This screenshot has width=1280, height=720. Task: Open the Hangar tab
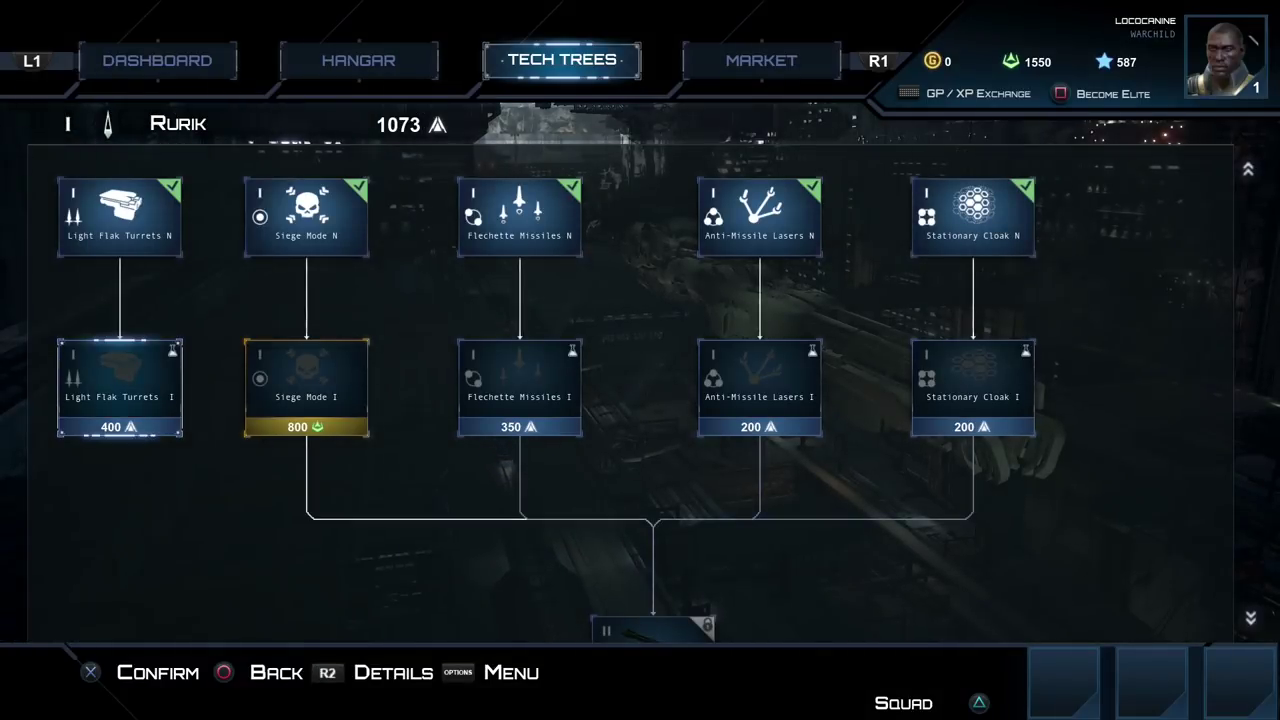[358, 61]
